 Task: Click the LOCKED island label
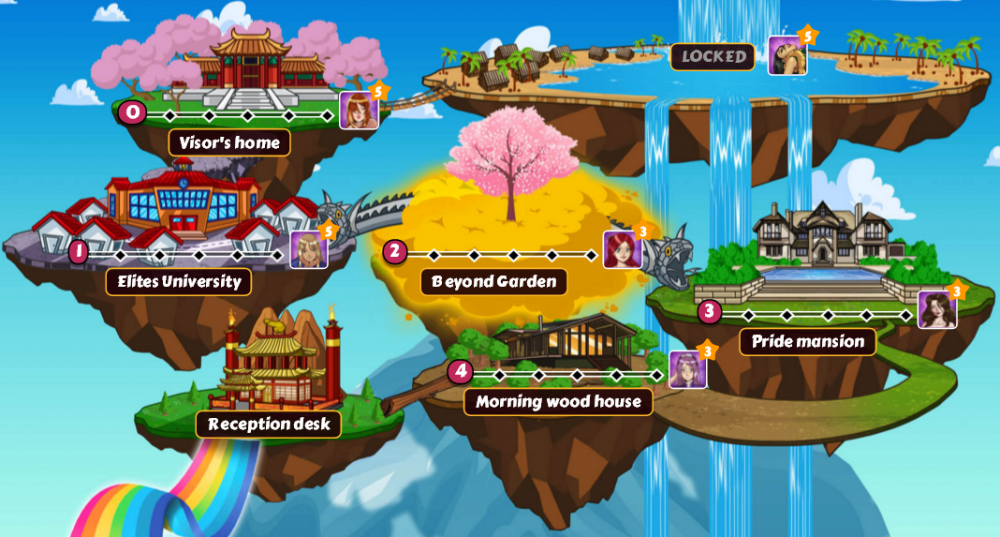coord(713,57)
